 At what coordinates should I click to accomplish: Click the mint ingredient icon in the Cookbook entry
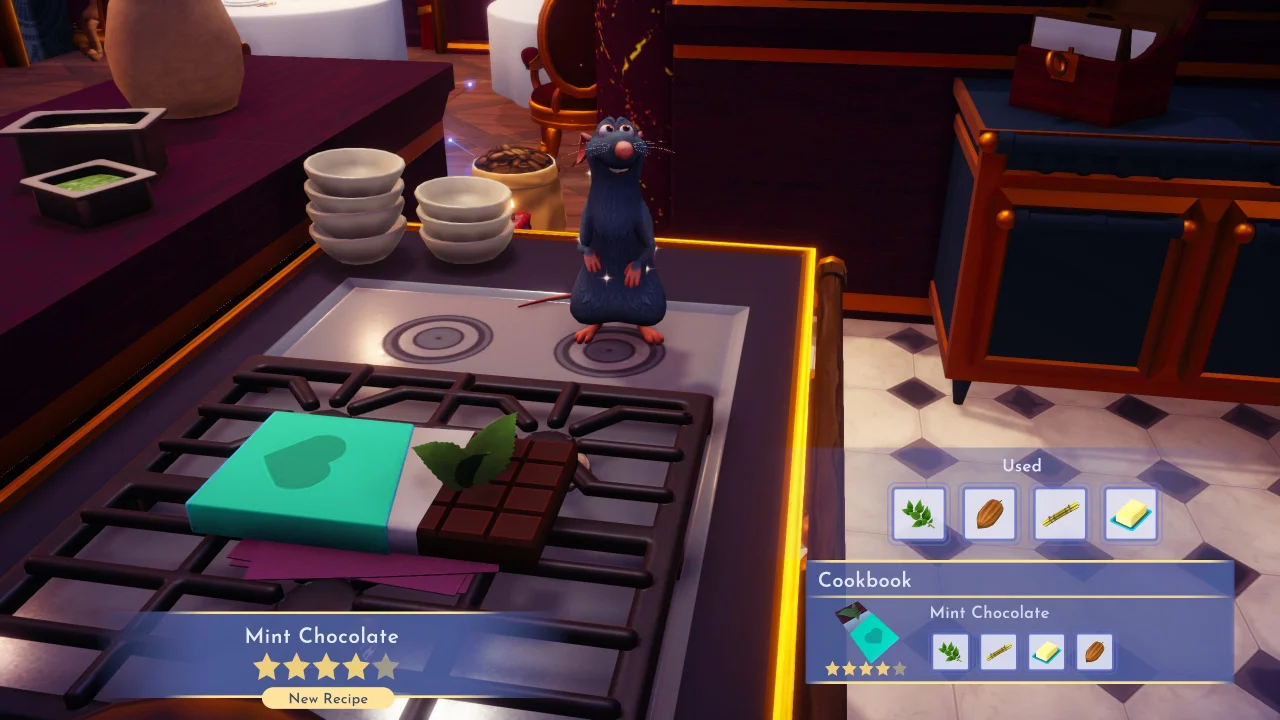[x=948, y=651]
